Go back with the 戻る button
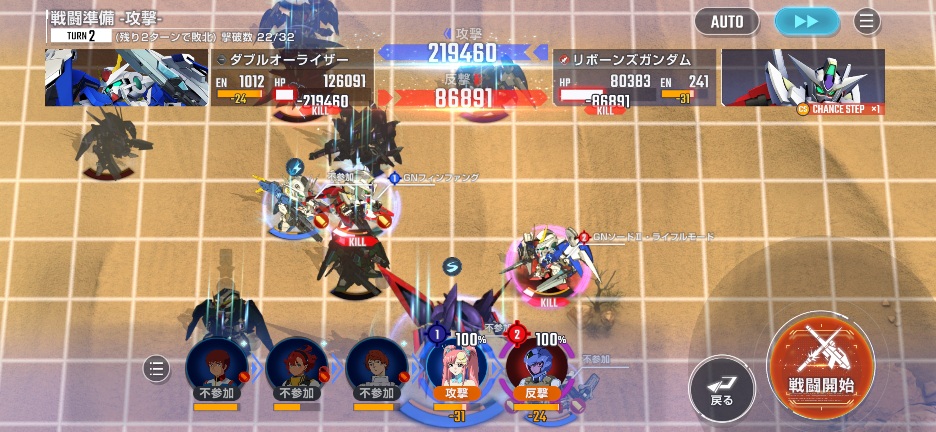The image size is (936, 432). click(721, 387)
